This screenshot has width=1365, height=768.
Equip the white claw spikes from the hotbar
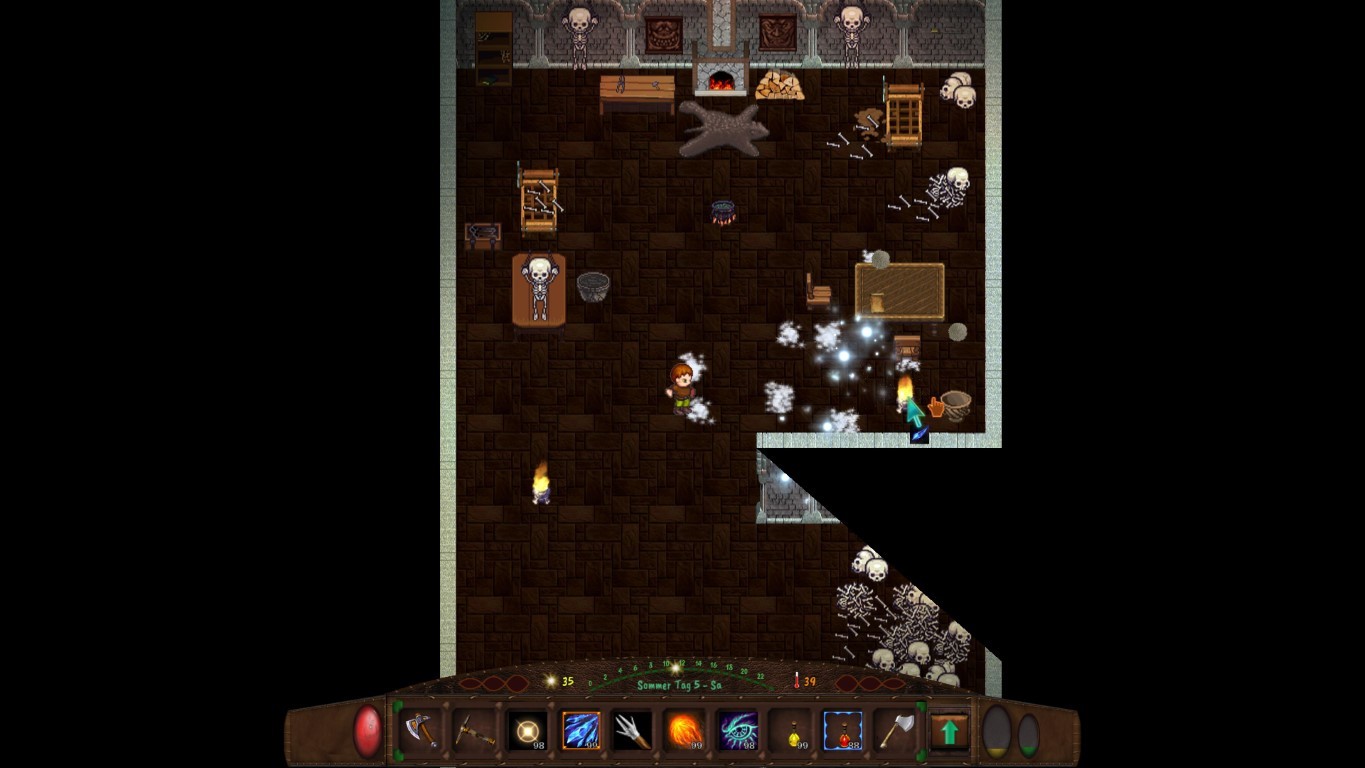point(634,731)
